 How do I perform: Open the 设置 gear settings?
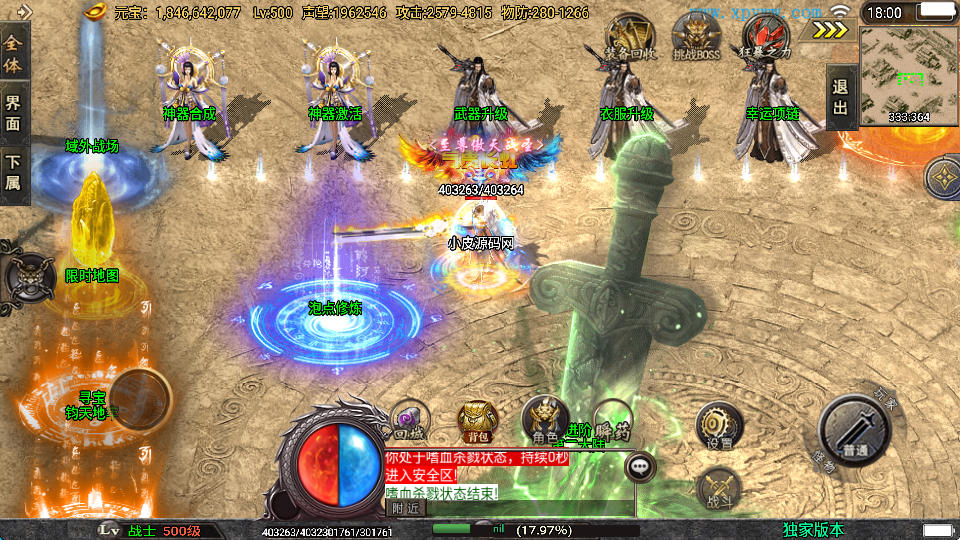click(718, 424)
